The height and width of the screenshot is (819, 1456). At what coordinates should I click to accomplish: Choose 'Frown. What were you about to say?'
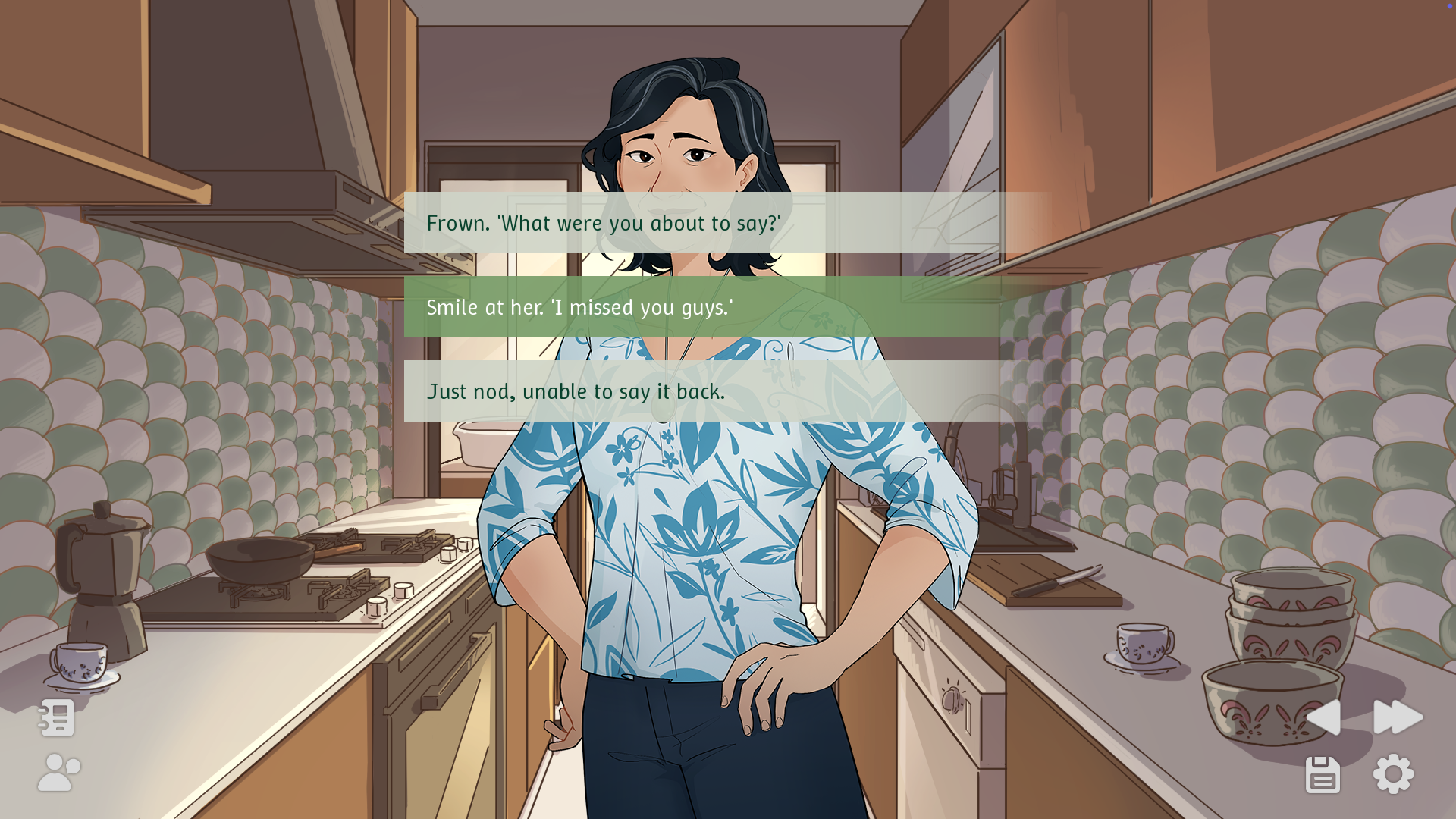pyautogui.click(x=705, y=223)
